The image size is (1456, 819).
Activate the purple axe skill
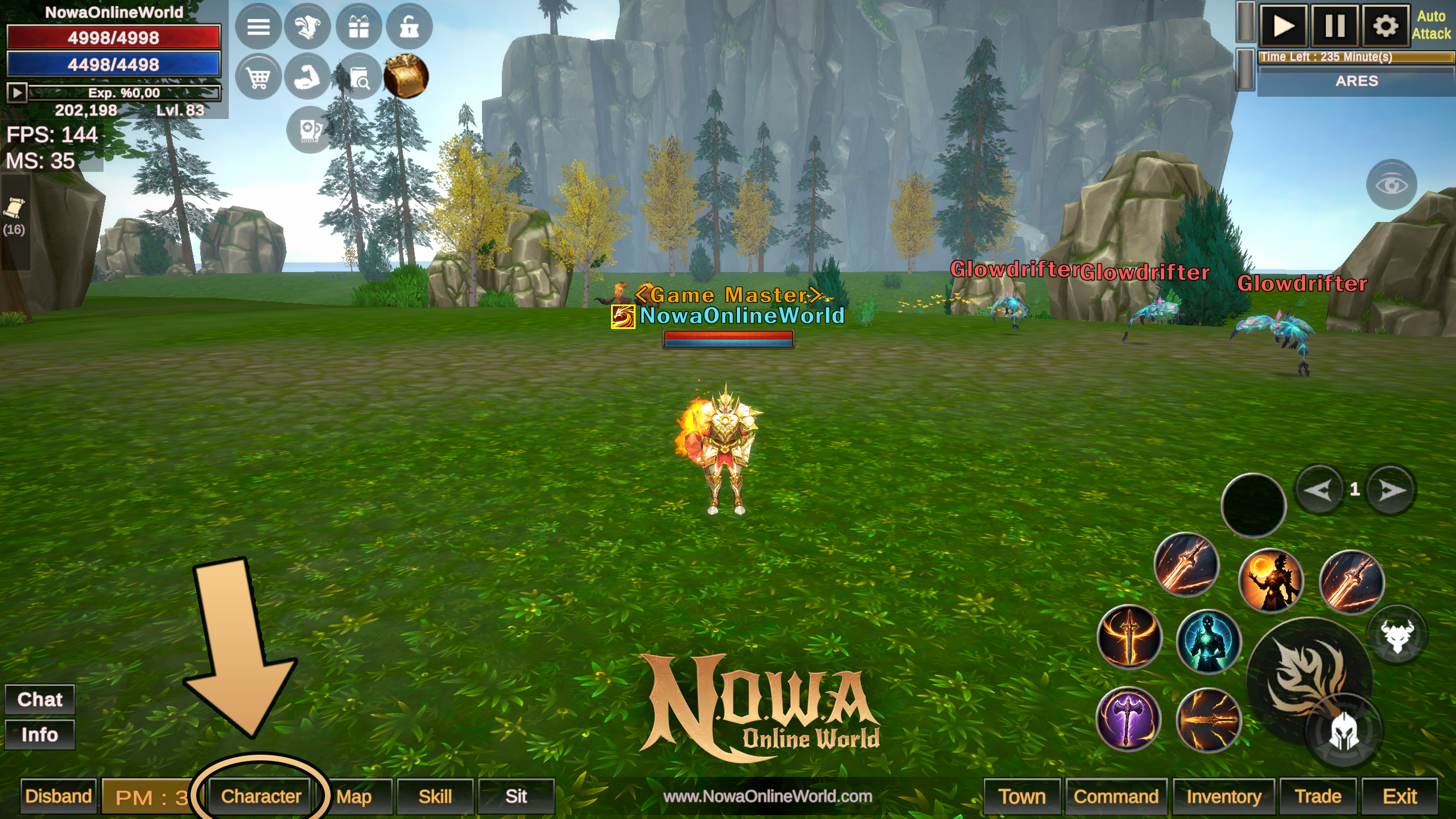[x=1128, y=719]
